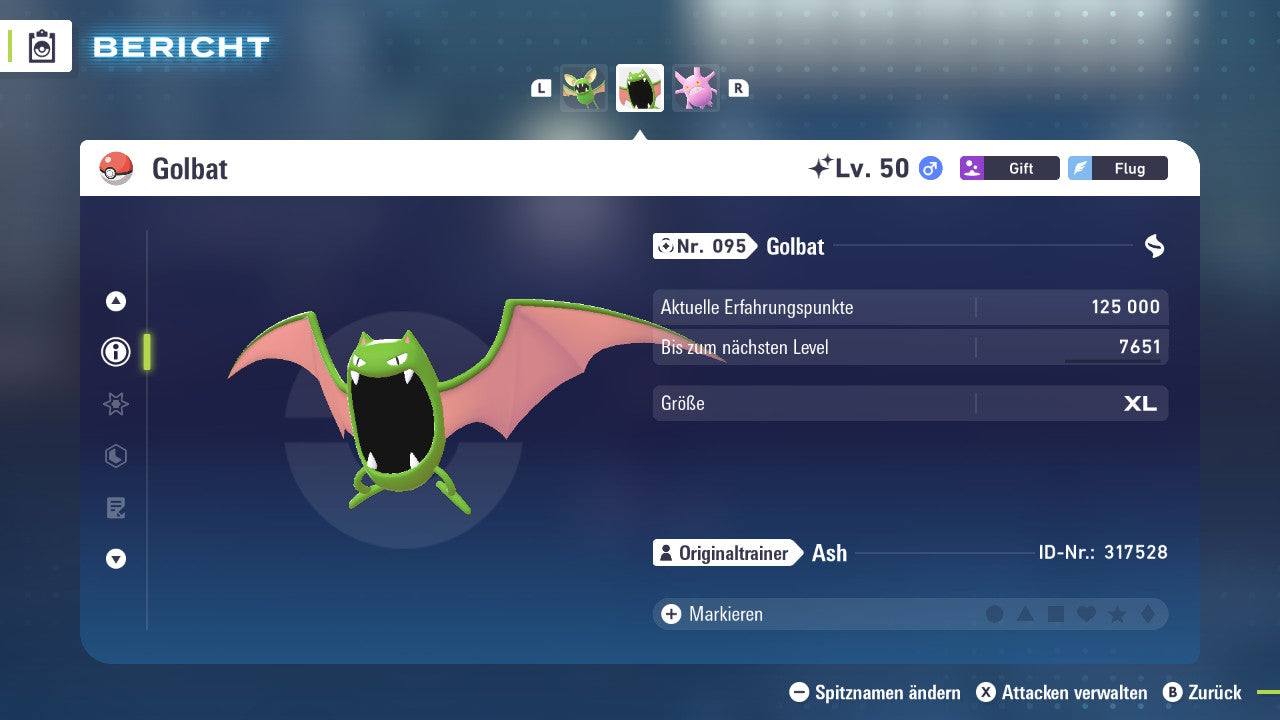Image resolution: width=1280 pixels, height=720 pixels.
Task: Toggle the heart marking
Action: coord(1087,614)
